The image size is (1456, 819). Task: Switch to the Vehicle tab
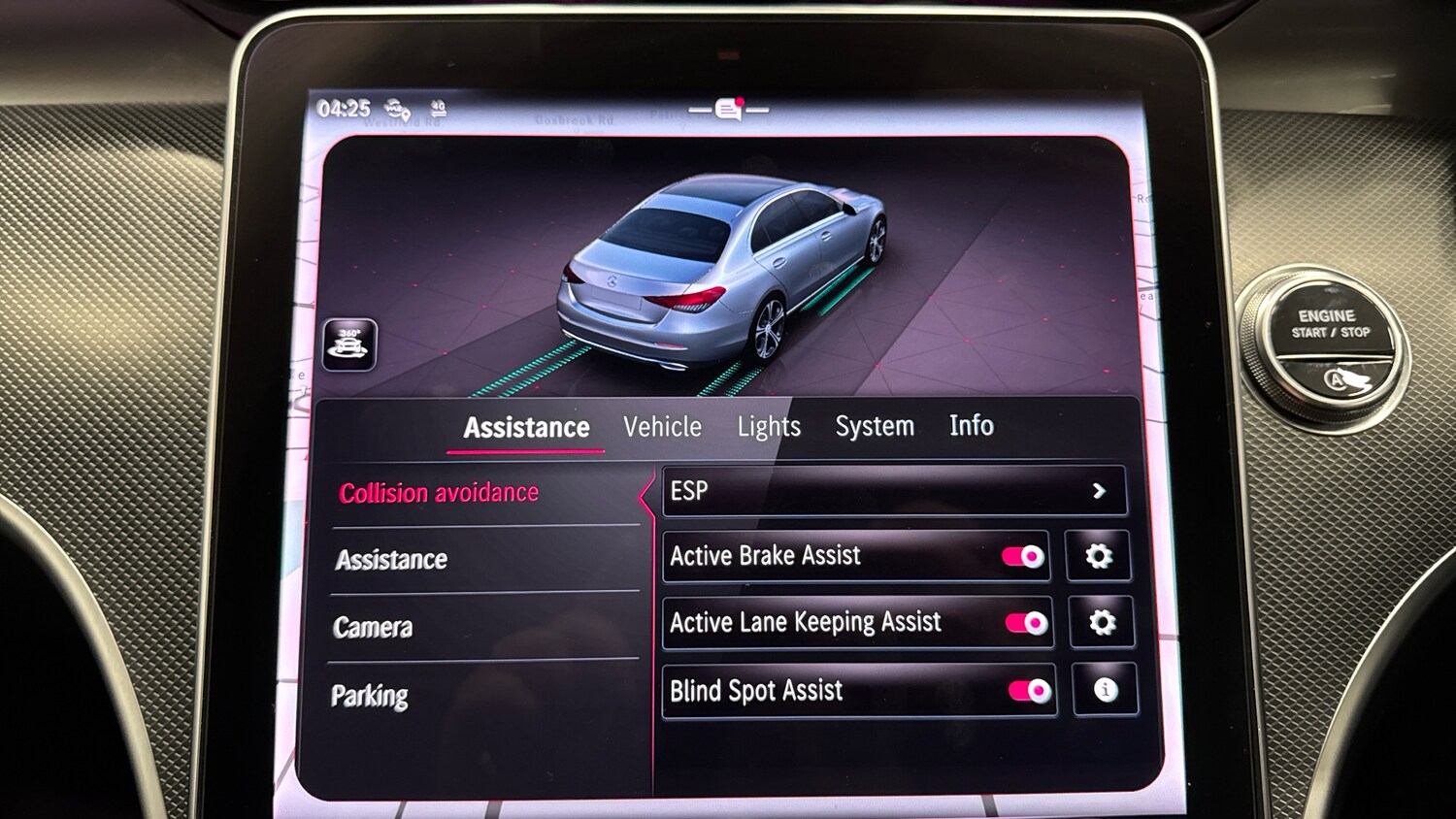coord(664,427)
